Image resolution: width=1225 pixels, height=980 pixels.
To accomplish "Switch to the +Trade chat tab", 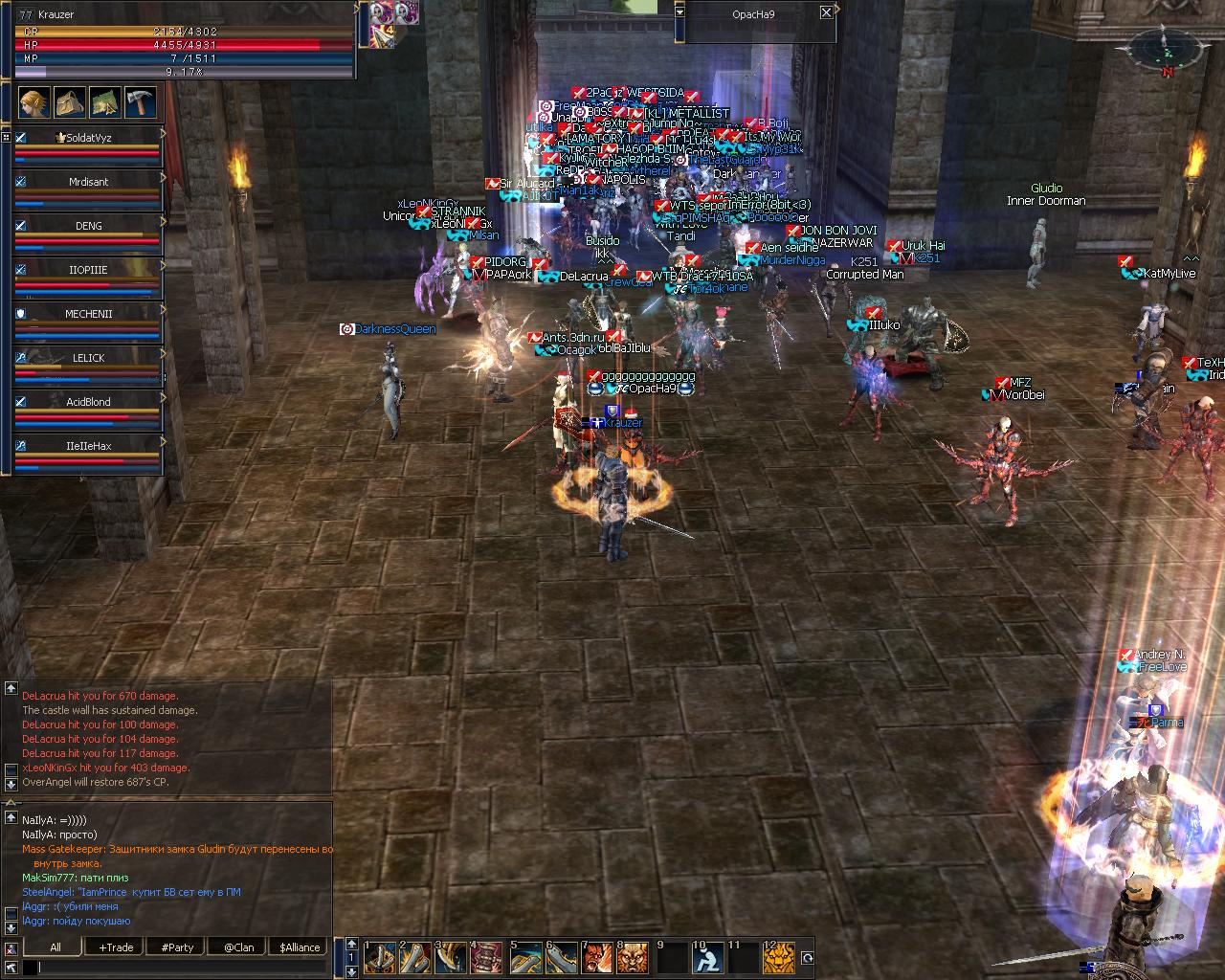I will coord(116,947).
